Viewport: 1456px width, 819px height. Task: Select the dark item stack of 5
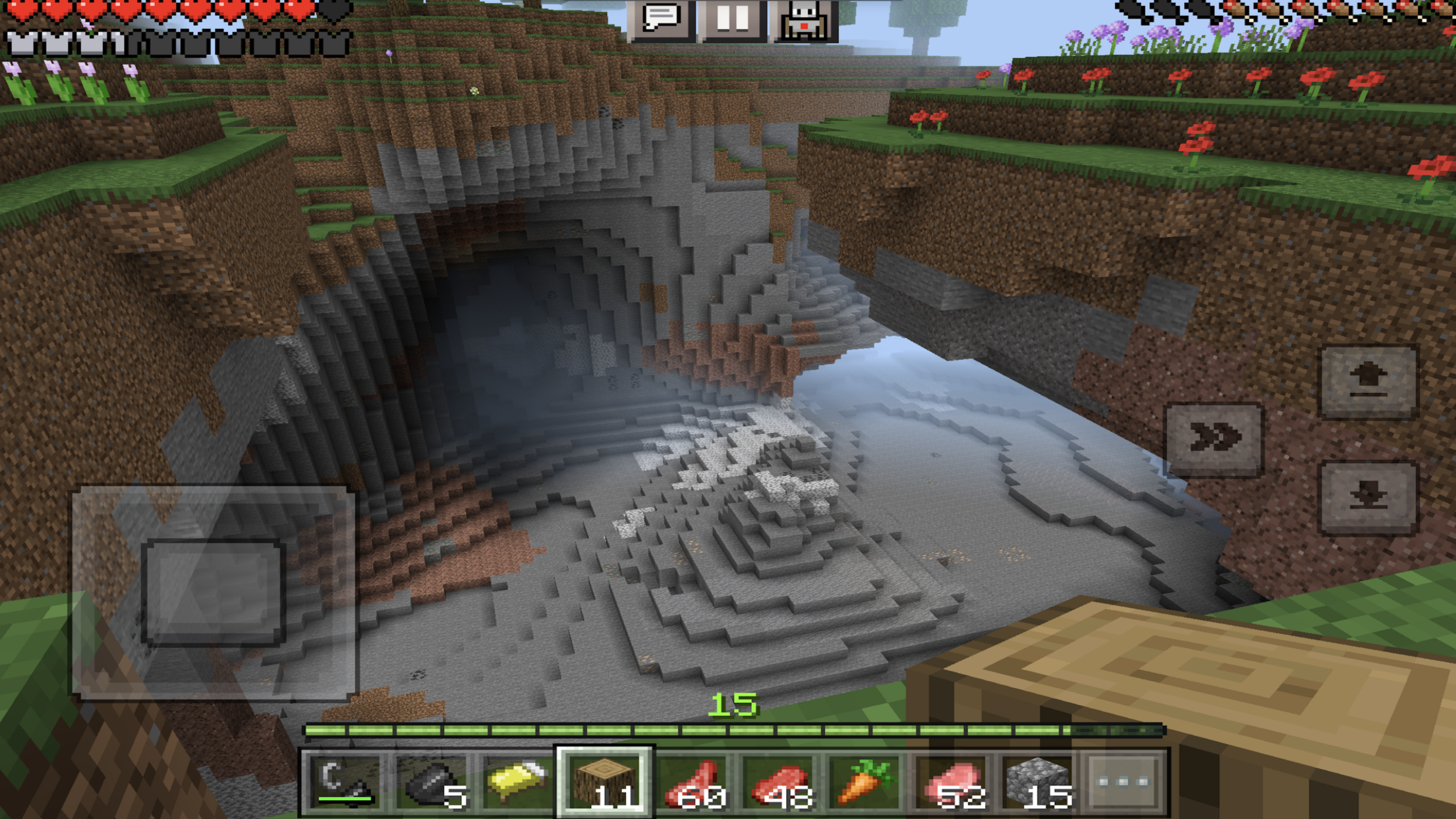coord(432,782)
